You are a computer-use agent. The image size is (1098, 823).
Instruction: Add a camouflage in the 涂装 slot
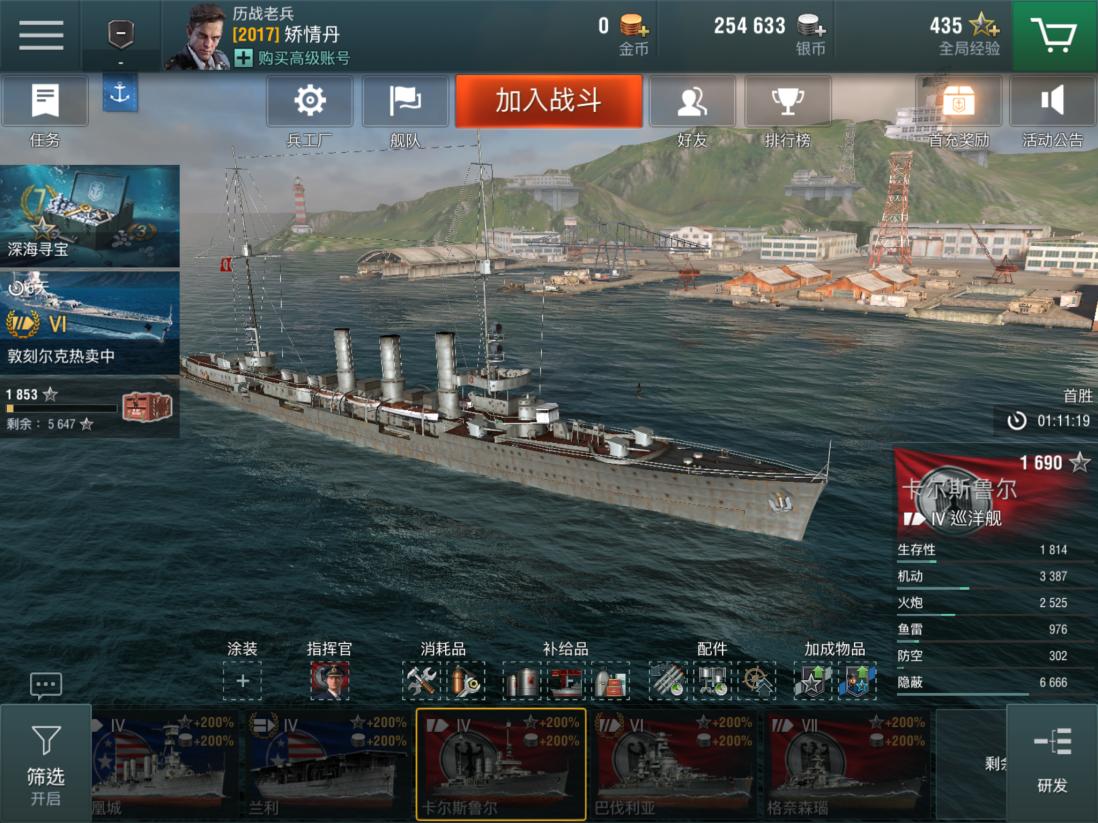(242, 681)
